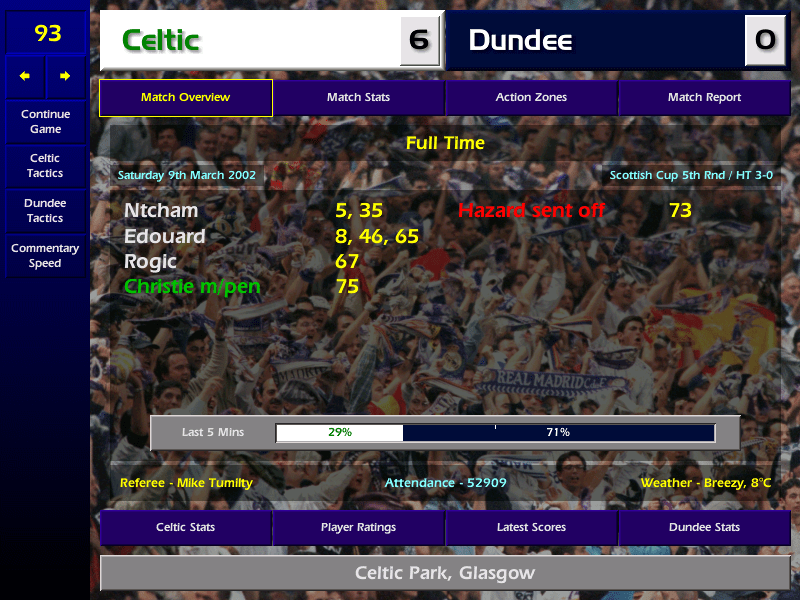Show the Match Stats tab
This screenshot has height=600, width=800.
pyautogui.click(x=358, y=98)
